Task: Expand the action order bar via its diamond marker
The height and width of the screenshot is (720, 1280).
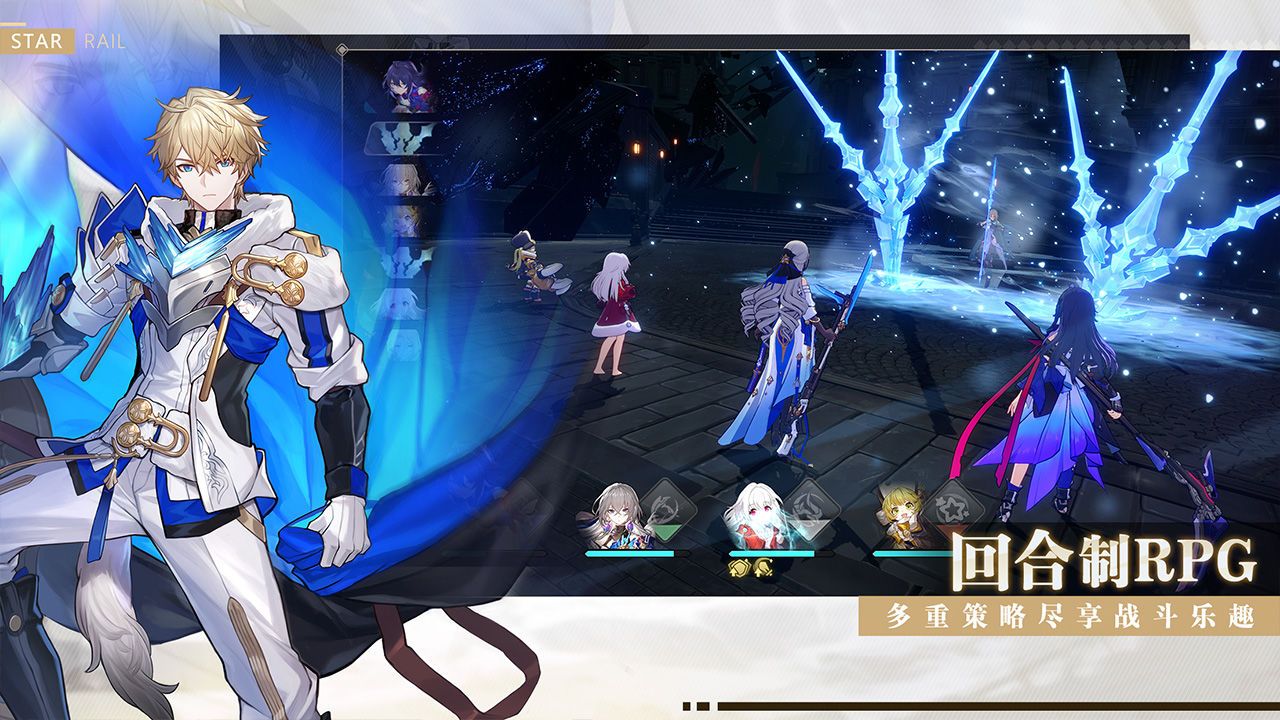Action: pos(344,49)
